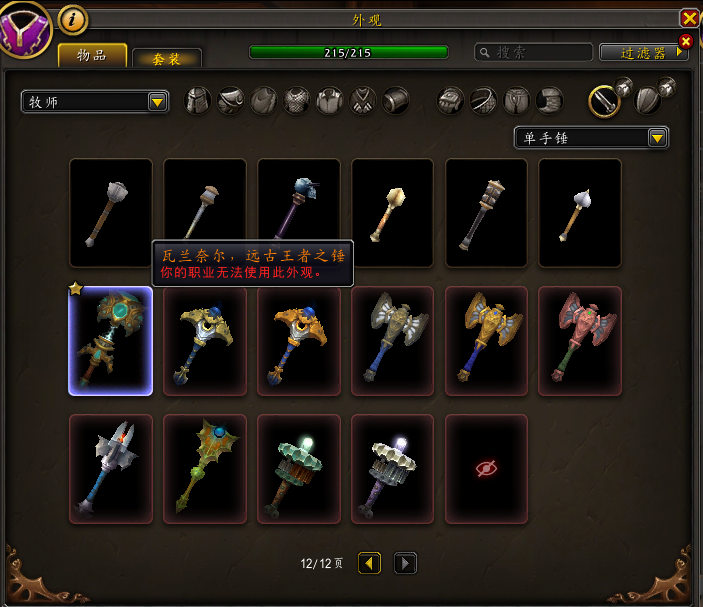Open the 过滤器 filter menu
The width and height of the screenshot is (703, 607).
pyautogui.click(x=643, y=52)
